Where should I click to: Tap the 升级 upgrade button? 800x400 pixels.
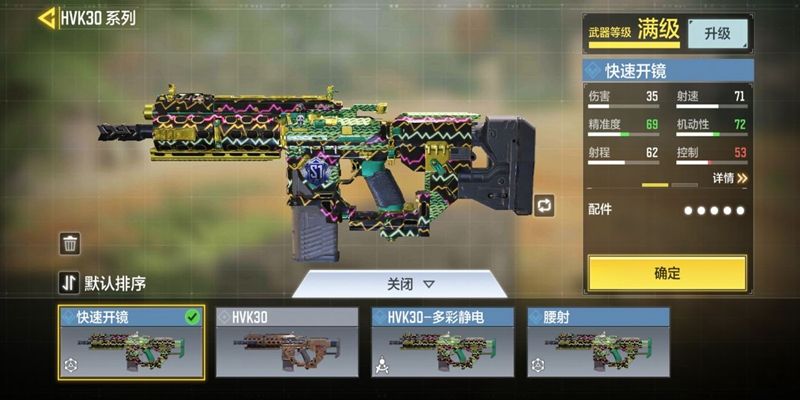(x=717, y=33)
